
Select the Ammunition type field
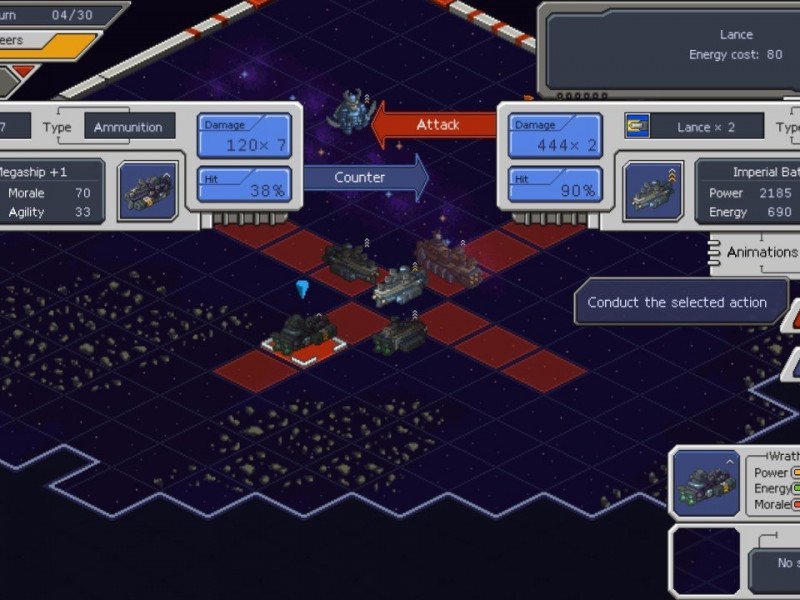tap(129, 127)
